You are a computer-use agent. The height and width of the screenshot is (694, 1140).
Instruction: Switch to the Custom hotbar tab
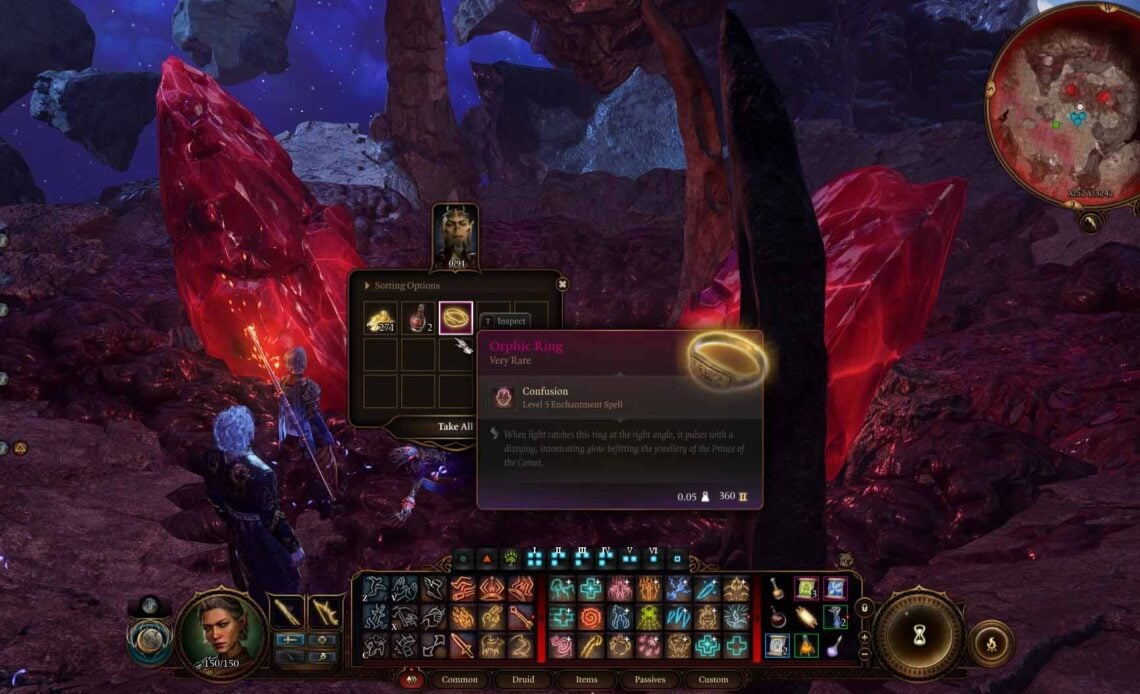[x=713, y=680]
